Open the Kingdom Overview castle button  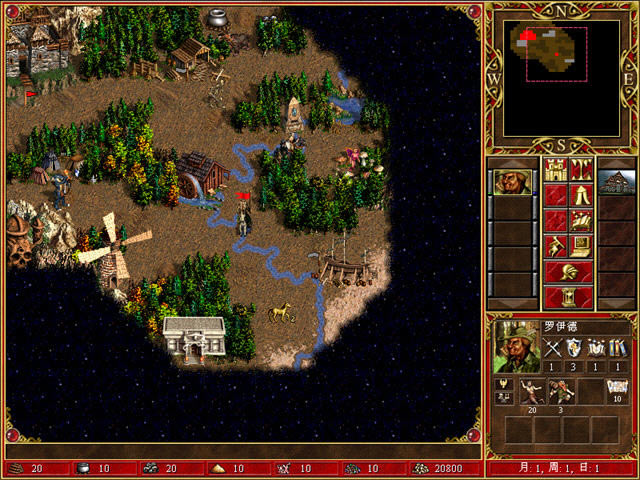(x=555, y=169)
